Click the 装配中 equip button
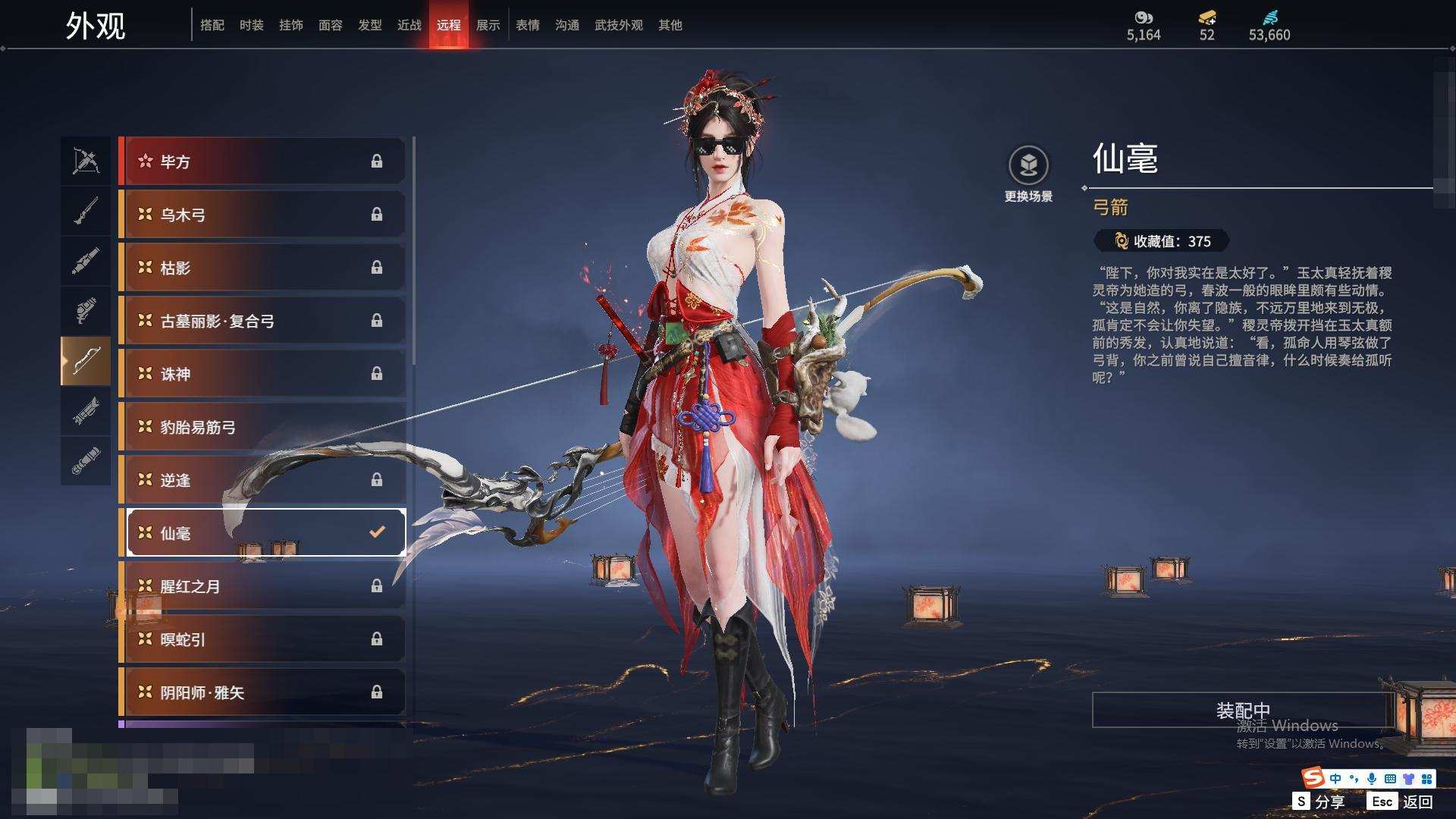This screenshot has width=1456, height=819. click(1242, 711)
